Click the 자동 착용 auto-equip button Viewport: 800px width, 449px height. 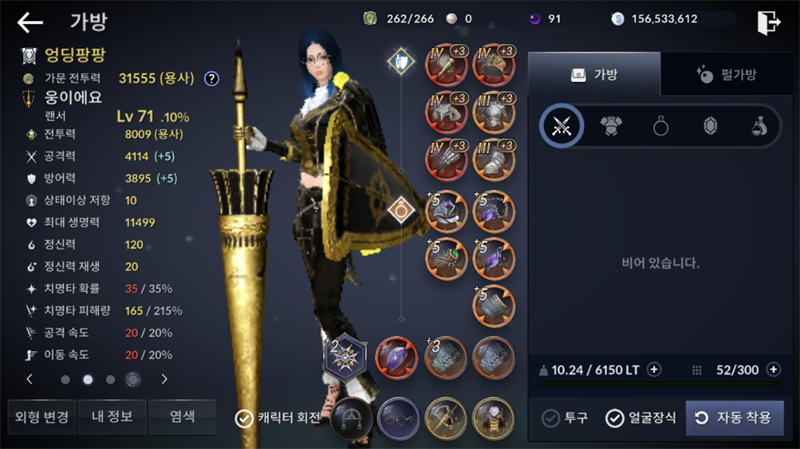click(735, 418)
